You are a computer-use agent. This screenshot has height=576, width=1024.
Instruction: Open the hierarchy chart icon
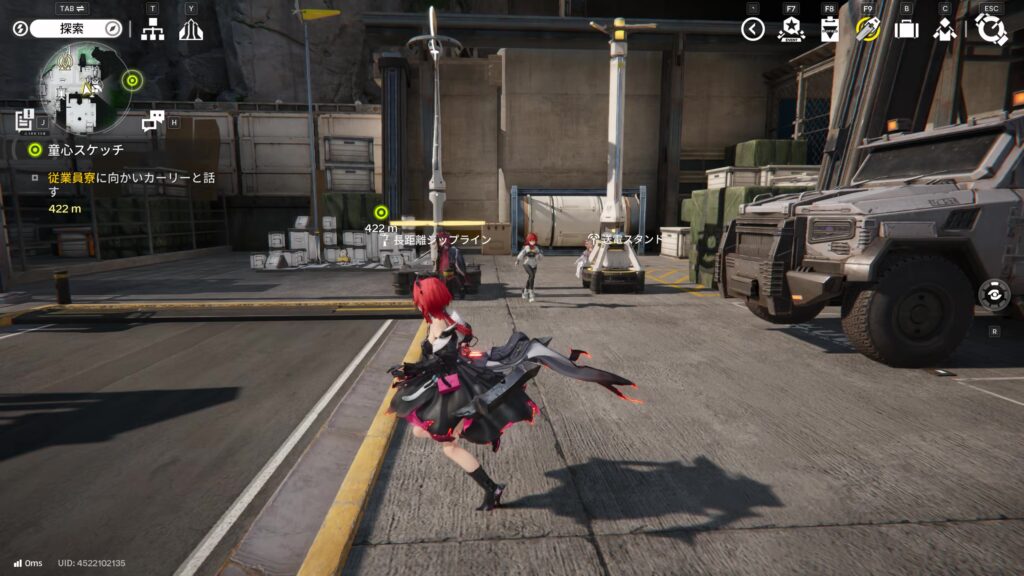coord(152,30)
